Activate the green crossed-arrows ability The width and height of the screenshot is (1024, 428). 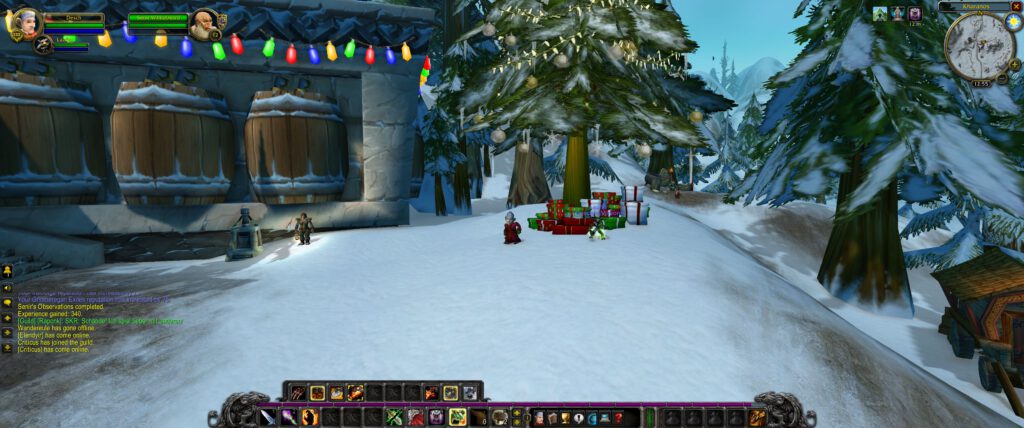394,417
